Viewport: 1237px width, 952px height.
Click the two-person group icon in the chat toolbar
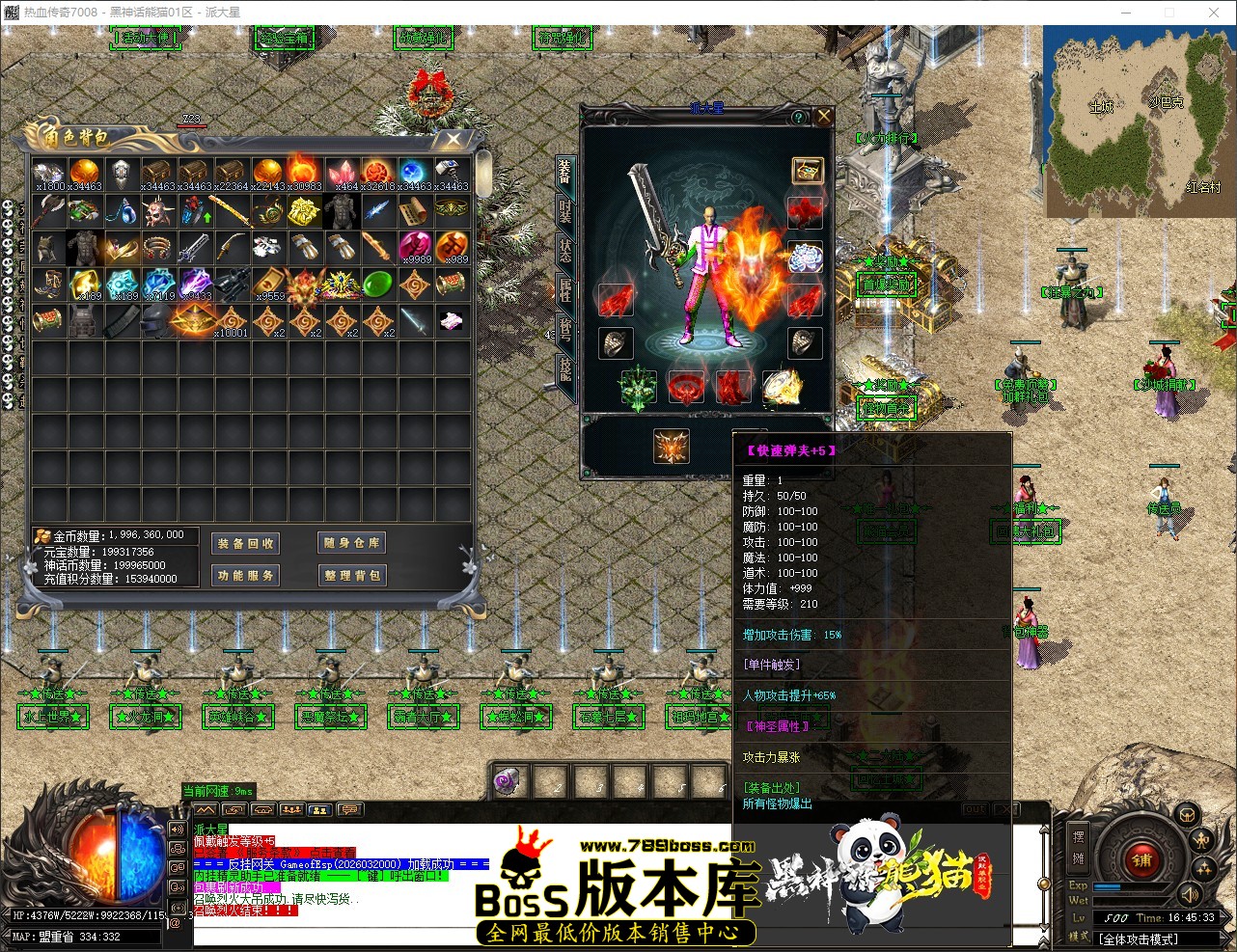(x=321, y=809)
